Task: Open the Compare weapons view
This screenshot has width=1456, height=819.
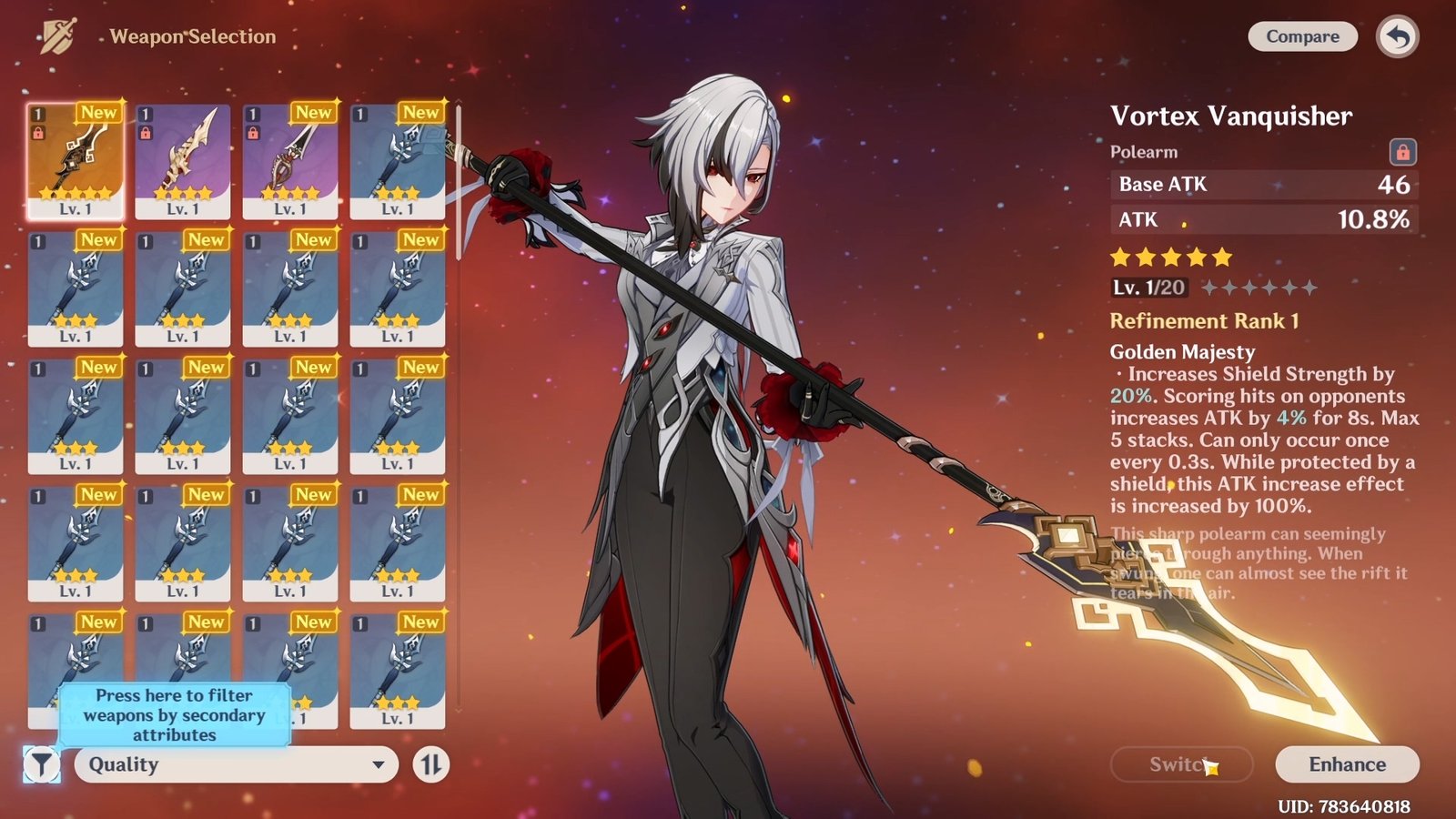Action: pos(1302,36)
